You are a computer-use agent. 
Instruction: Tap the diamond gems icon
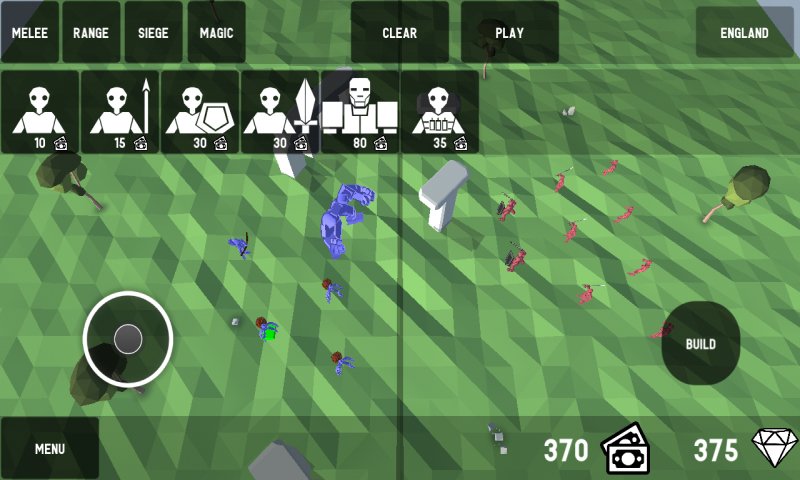pos(776,449)
